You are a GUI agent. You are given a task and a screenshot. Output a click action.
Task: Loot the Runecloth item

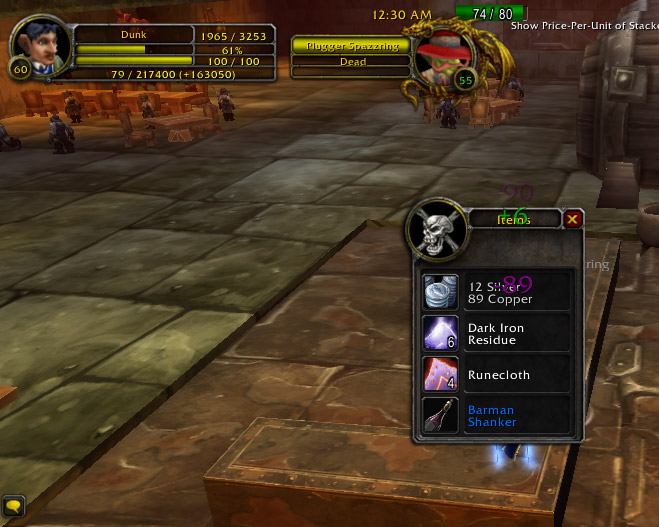(441, 374)
